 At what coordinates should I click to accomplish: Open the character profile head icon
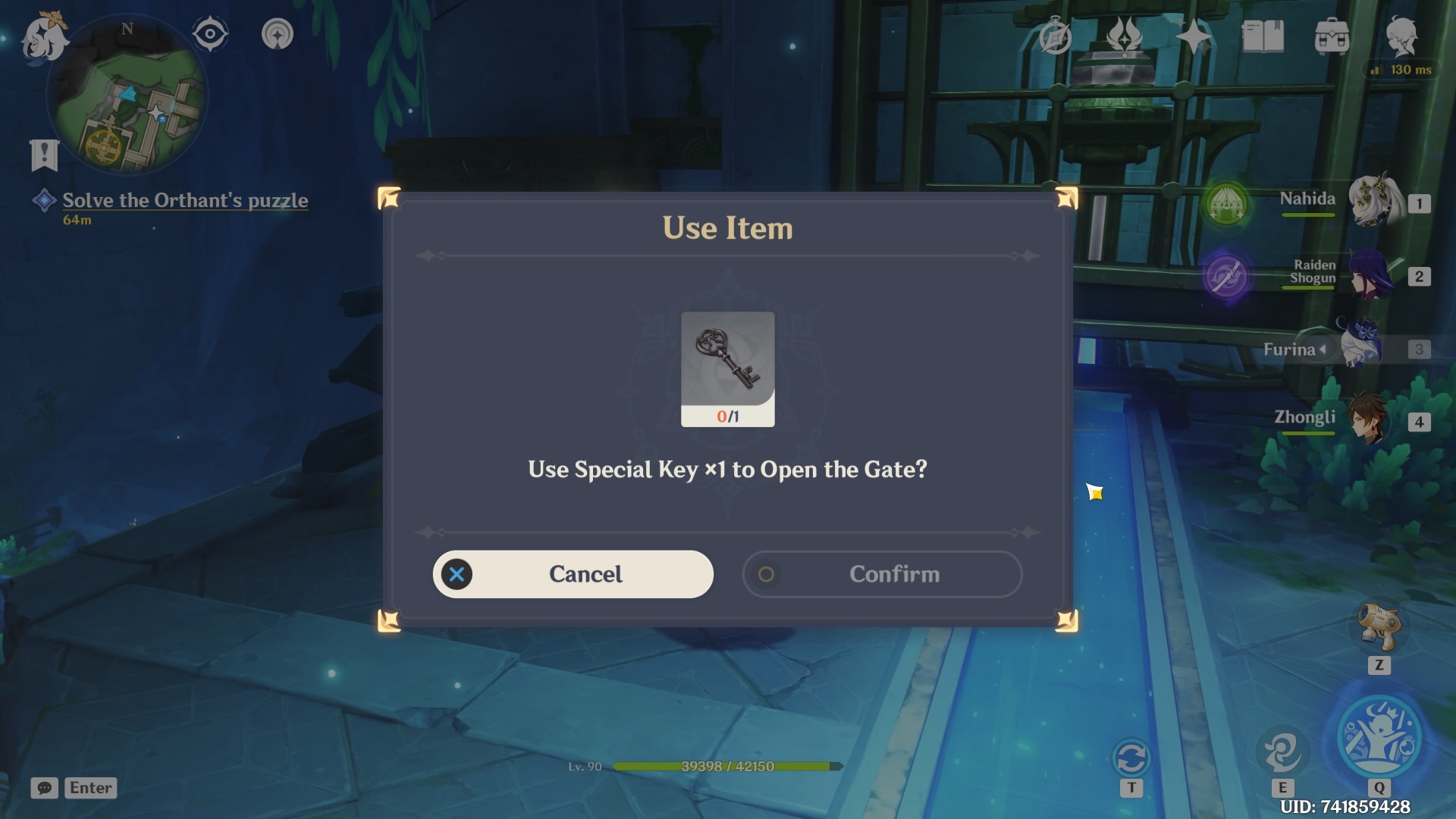tap(1401, 36)
